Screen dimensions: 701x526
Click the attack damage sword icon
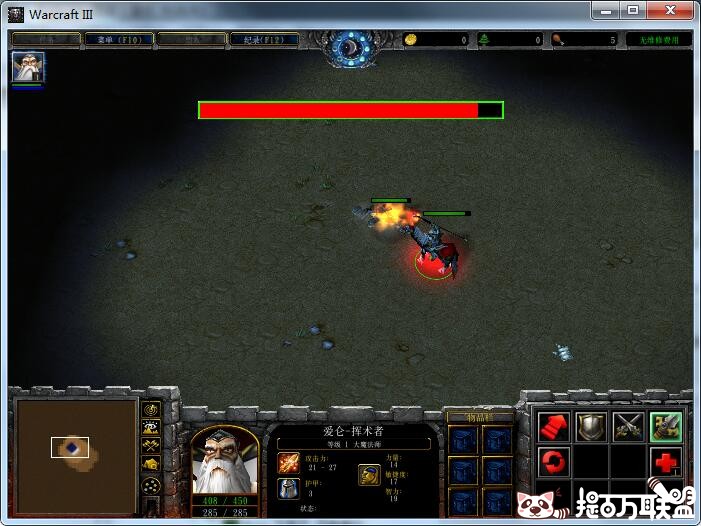(x=288, y=462)
